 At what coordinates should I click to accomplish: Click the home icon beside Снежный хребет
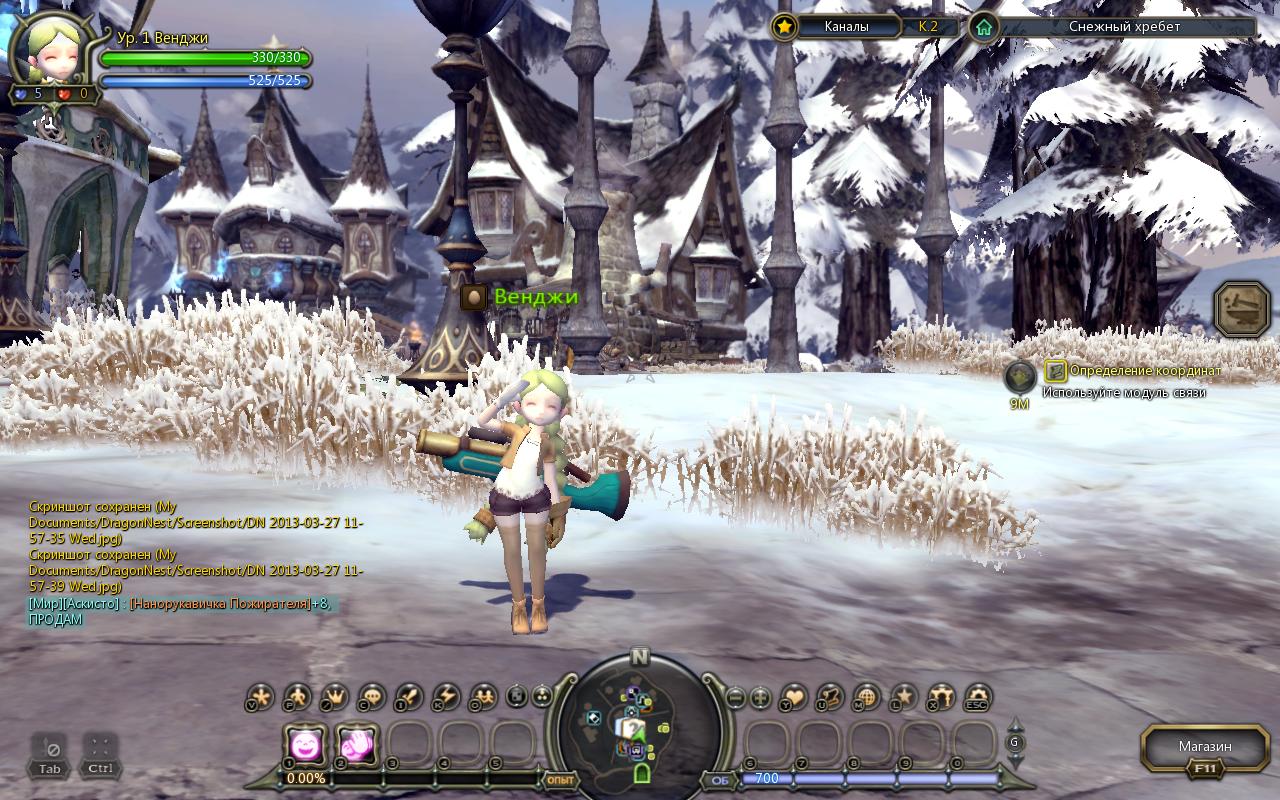985,27
